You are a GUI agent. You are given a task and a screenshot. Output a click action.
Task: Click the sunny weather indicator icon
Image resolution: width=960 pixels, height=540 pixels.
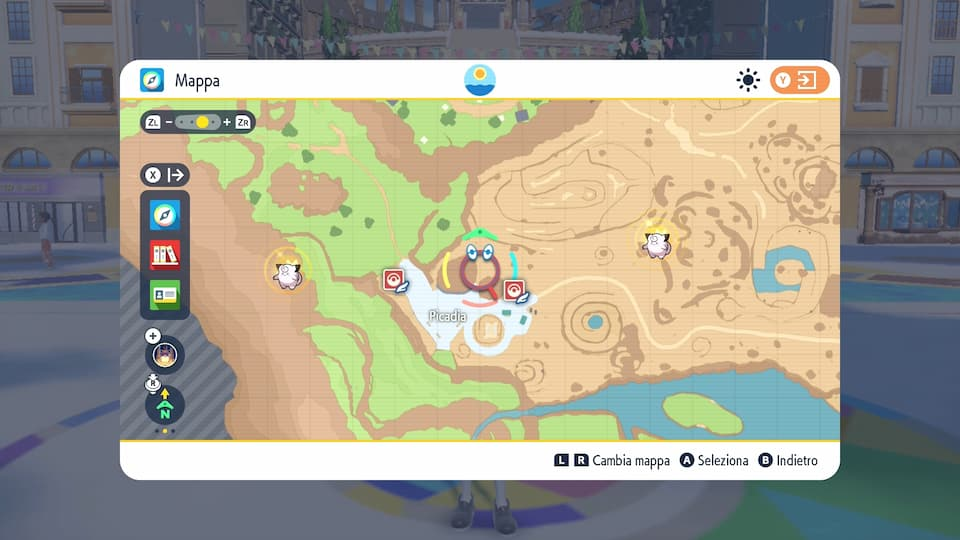(481, 80)
